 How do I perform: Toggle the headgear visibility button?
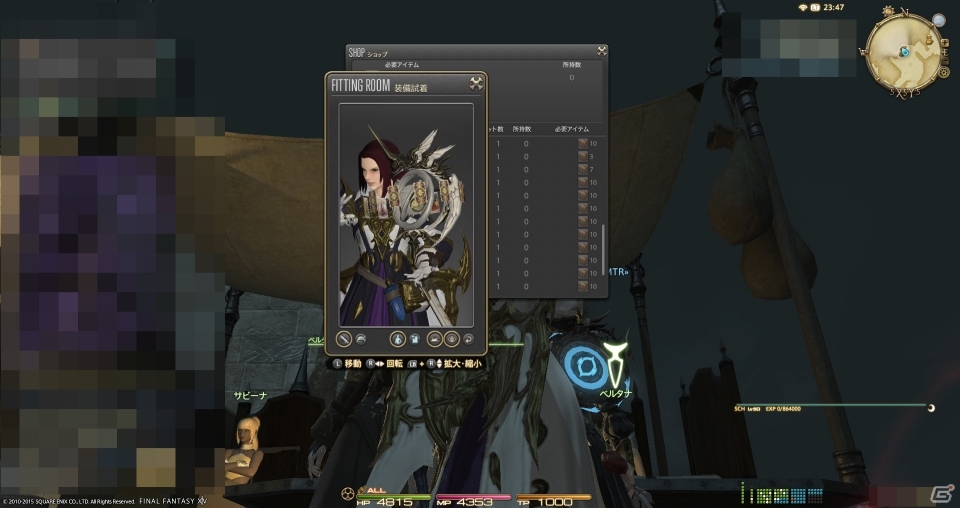point(361,339)
